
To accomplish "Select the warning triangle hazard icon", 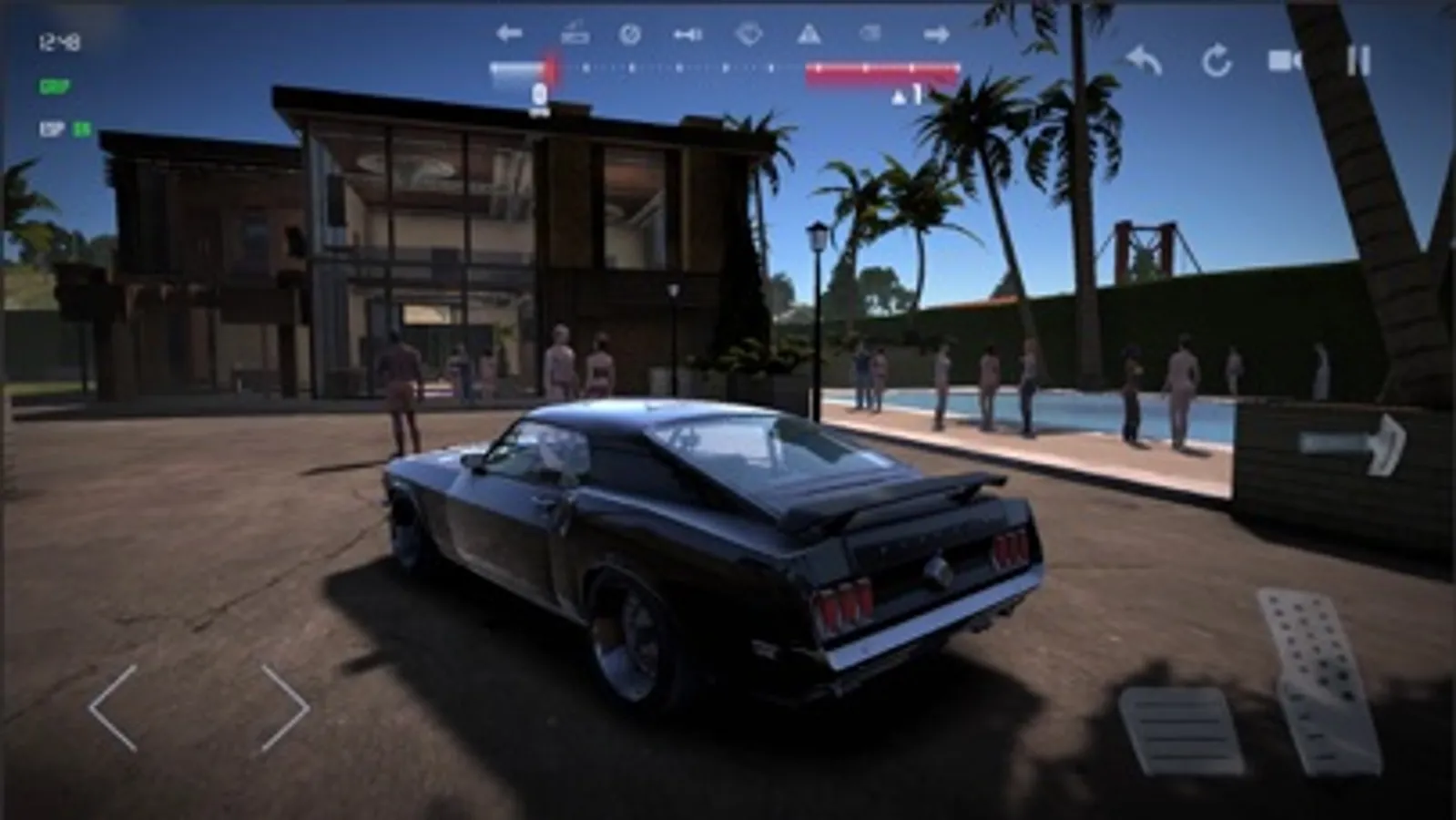I will [809, 34].
